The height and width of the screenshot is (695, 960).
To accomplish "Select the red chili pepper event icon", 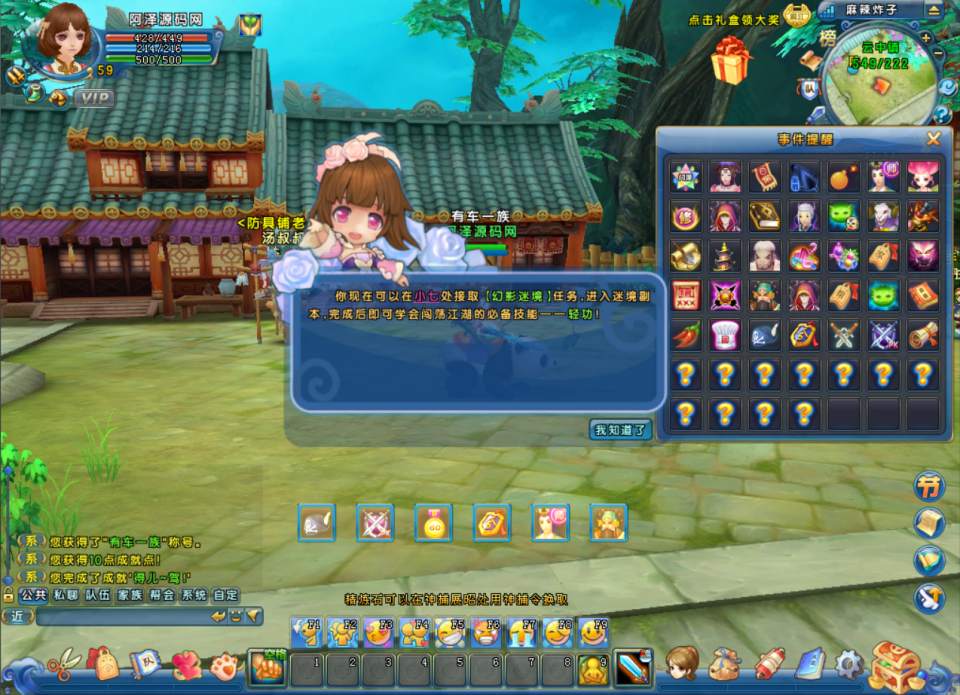I will tap(685, 334).
